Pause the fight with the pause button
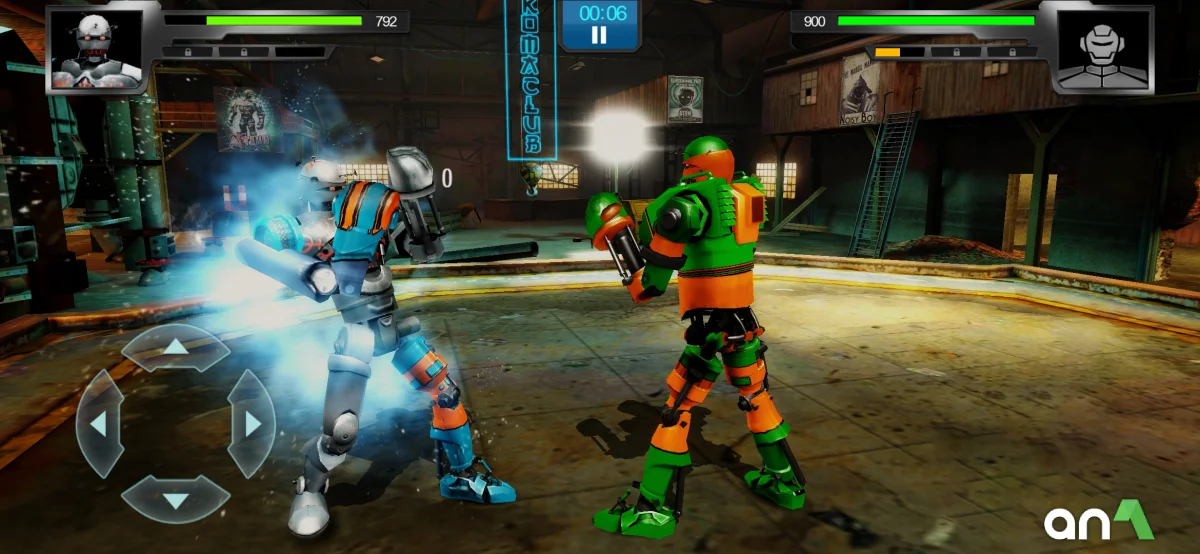 point(598,35)
